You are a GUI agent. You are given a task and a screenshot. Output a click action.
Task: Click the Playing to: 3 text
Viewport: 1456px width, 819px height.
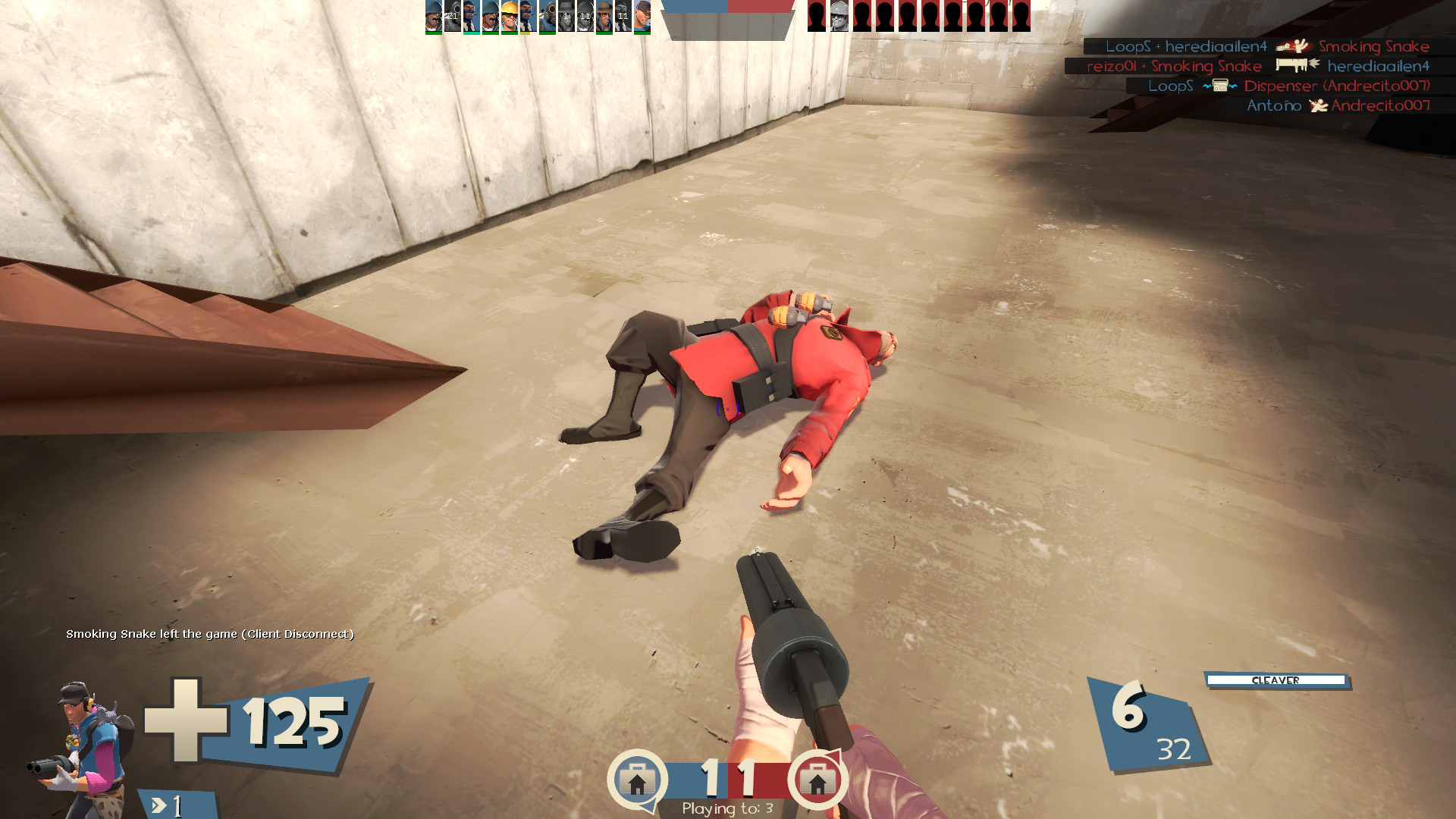coord(730,809)
